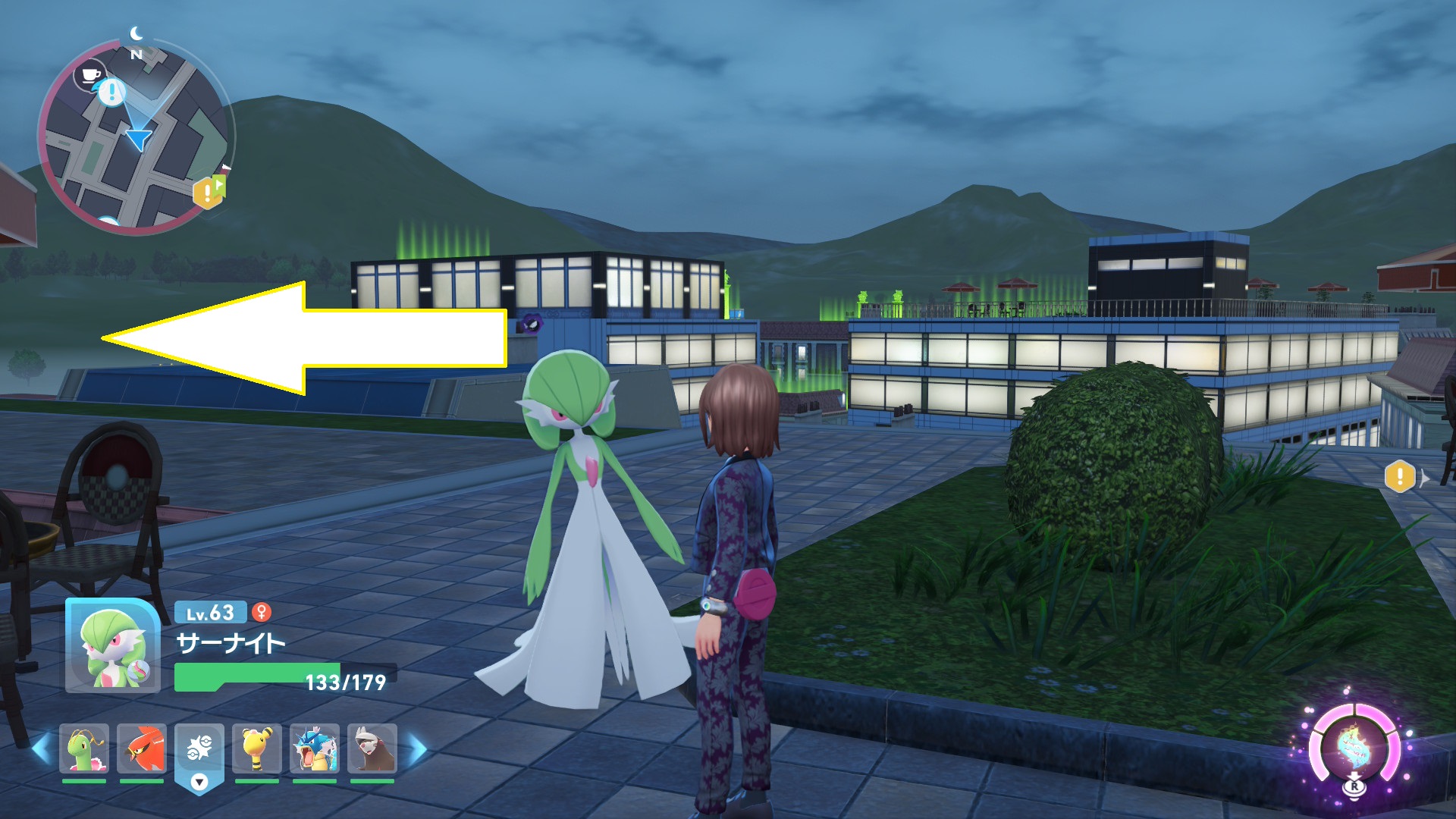Screen dimensions: 1456x819
Task: Choose Ampharos in the party bar
Action: (257, 749)
